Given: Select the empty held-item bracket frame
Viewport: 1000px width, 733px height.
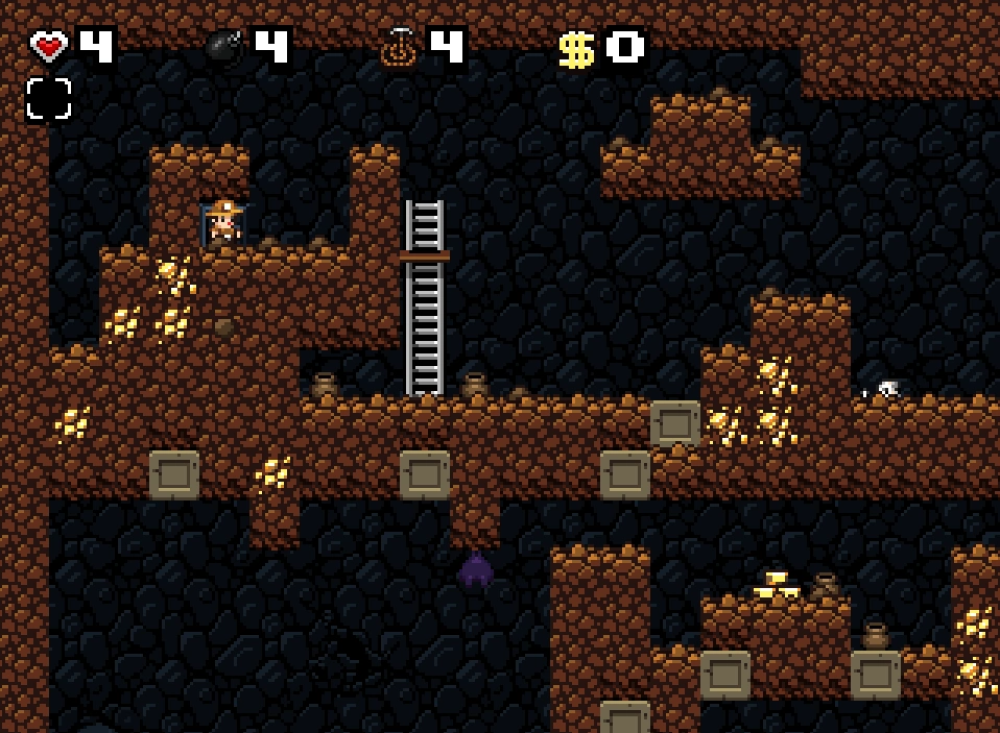Looking at the screenshot, I should (49, 99).
